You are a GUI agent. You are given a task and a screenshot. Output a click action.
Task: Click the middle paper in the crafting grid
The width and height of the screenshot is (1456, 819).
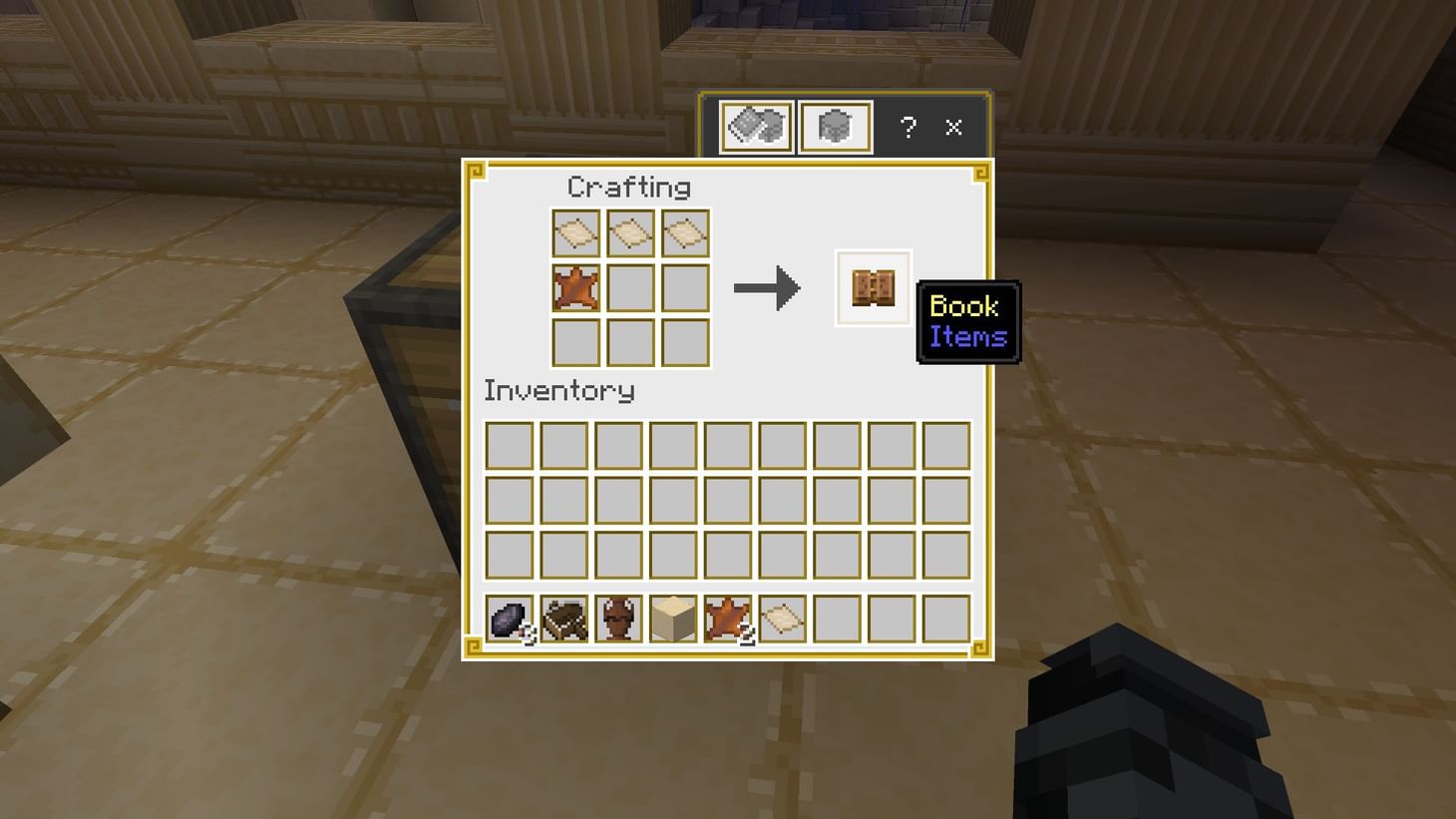[630, 232]
